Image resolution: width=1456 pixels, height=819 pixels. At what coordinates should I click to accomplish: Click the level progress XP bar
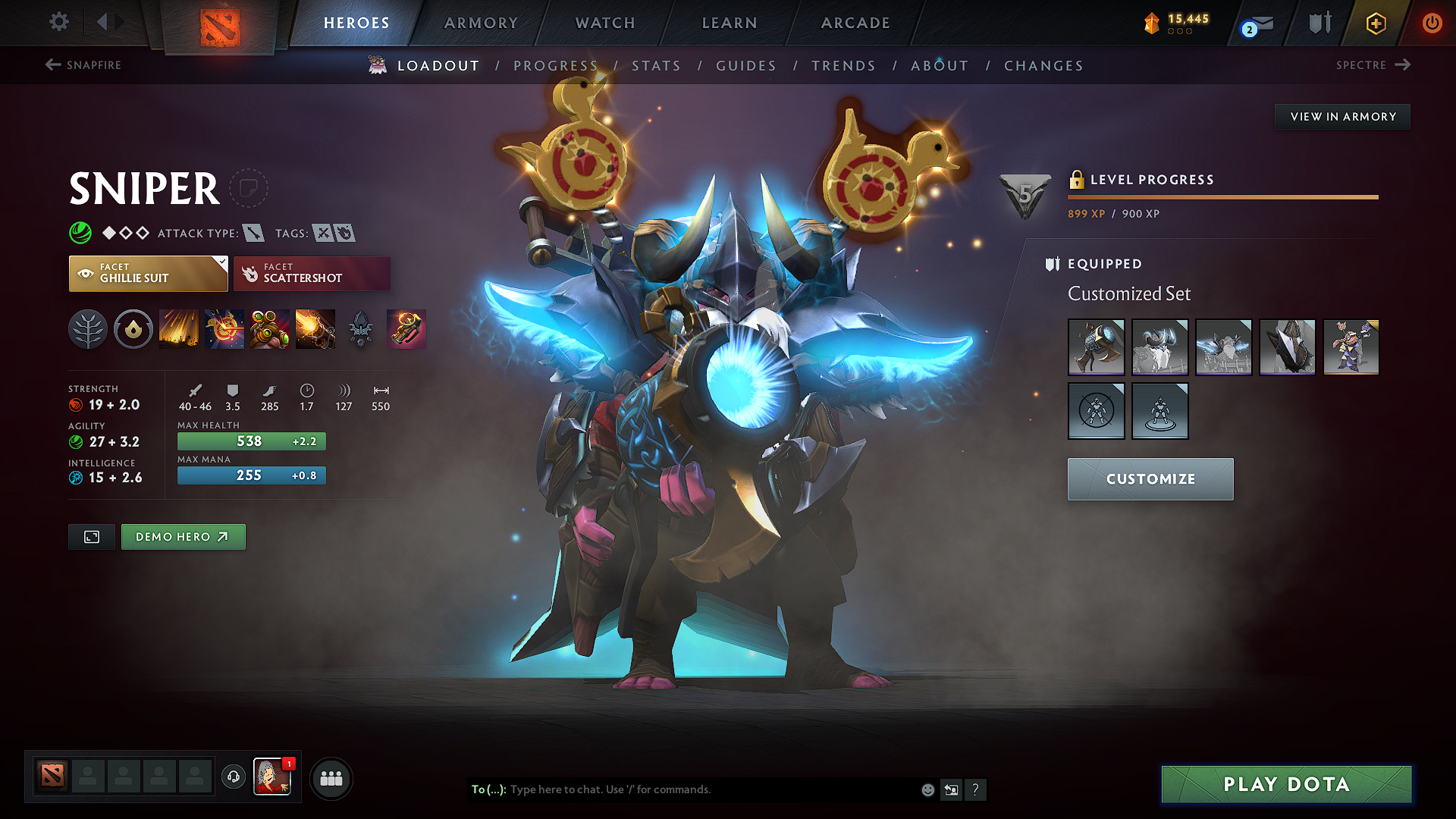(x=1221, y=196)
